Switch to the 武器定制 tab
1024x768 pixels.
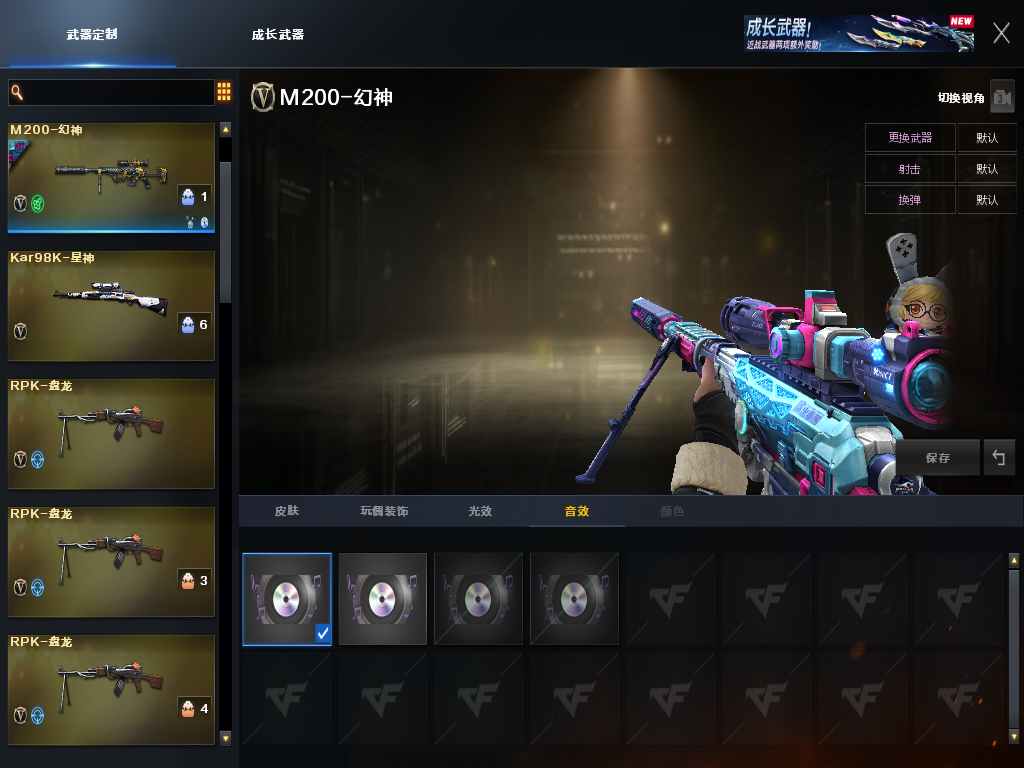[x=92, y=34]
